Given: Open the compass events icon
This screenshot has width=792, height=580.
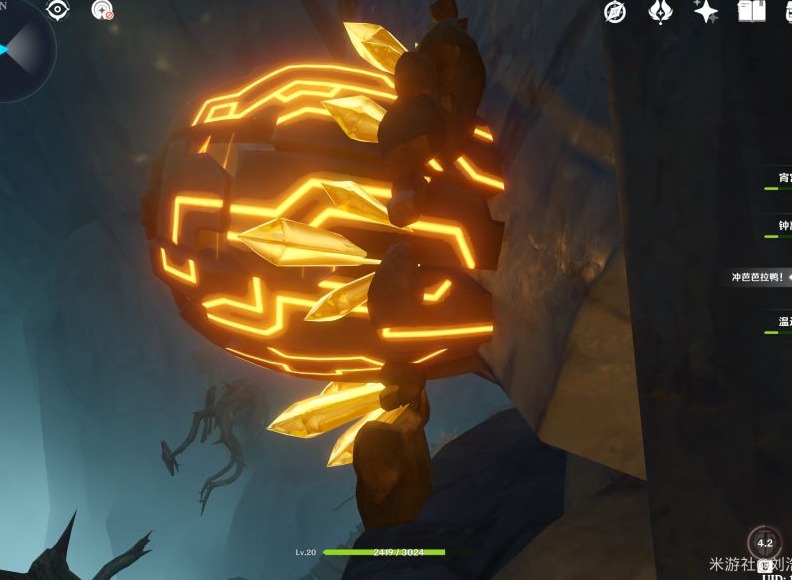Looking at the screenshot, I should [x=615, y=12].
